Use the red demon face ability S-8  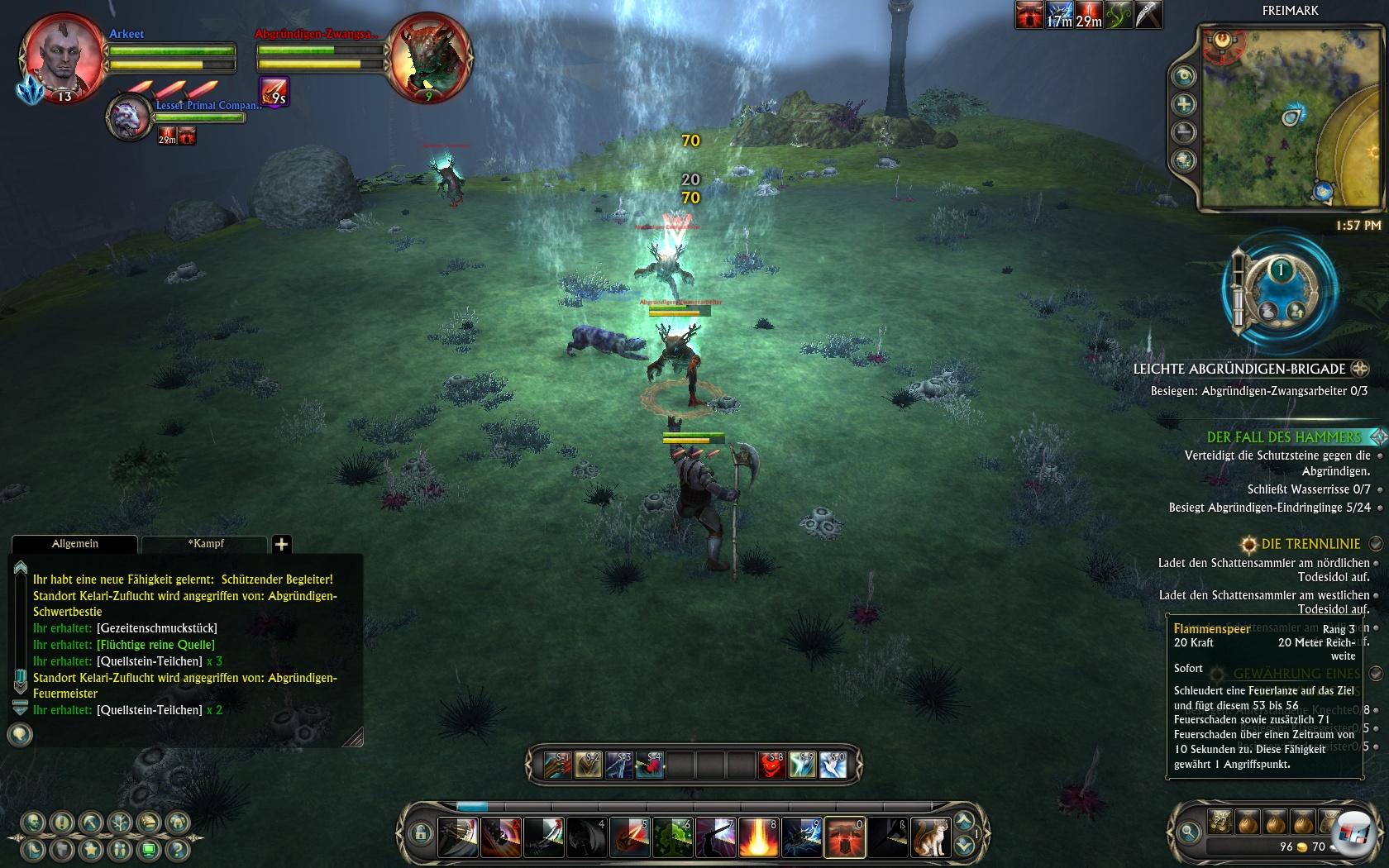[771, 765]
